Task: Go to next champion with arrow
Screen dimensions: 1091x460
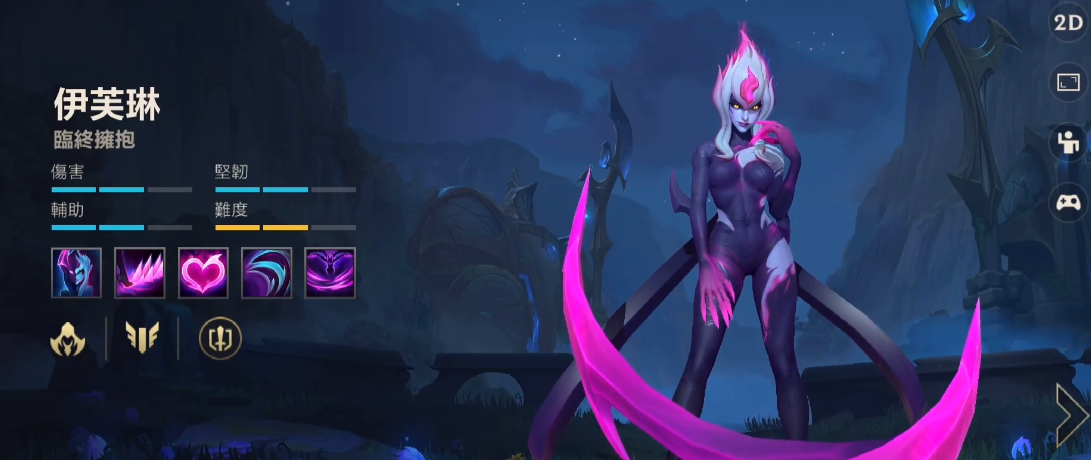Action: (1071, 412)
